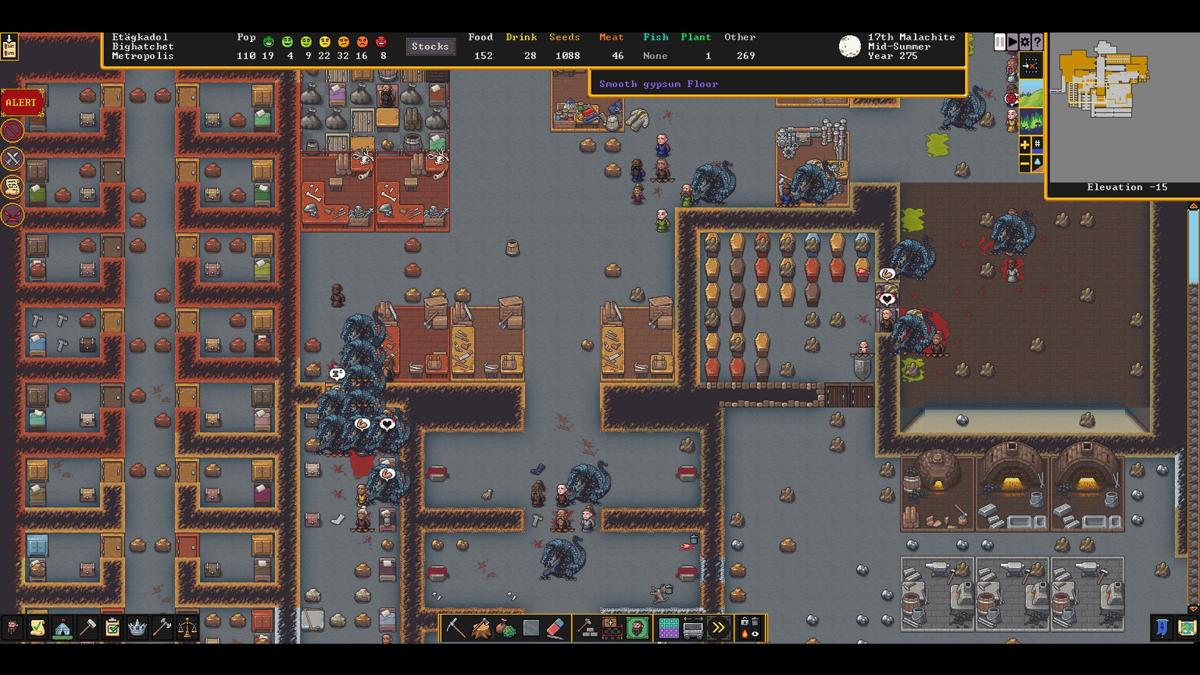Select the eraser tool

pyautogui.click(x=558, y=628)
